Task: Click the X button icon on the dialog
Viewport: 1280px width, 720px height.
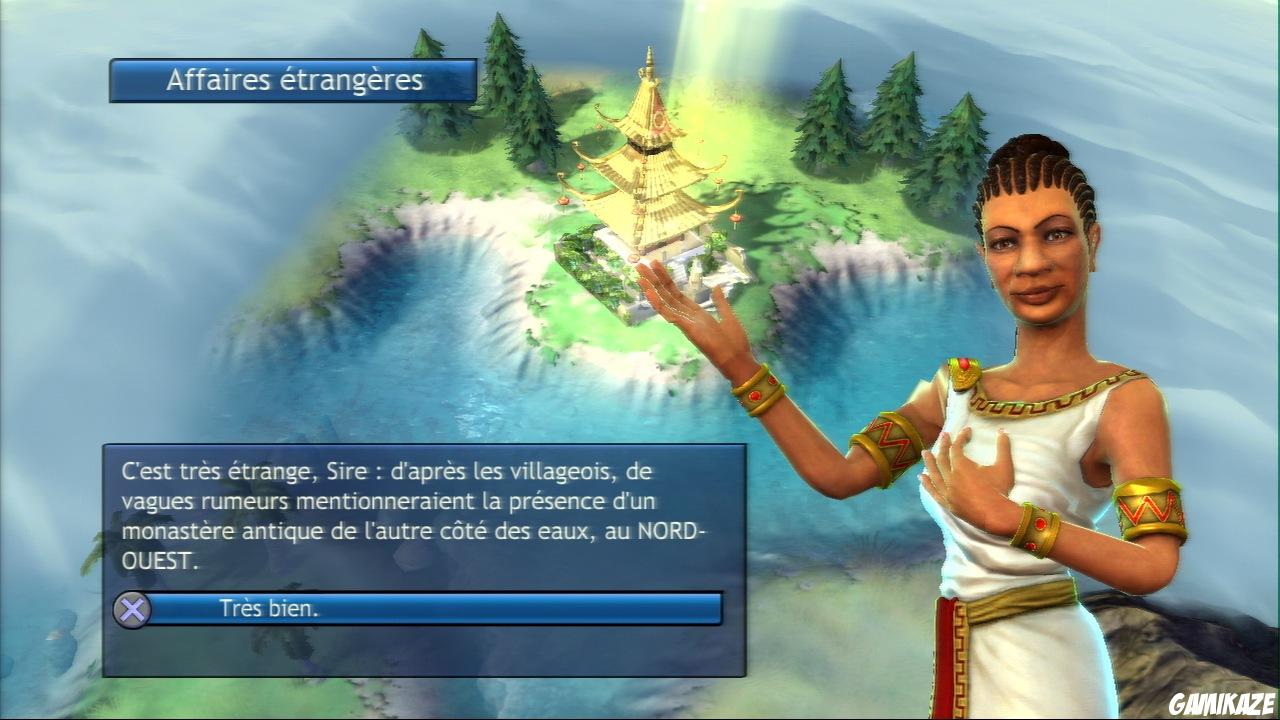Action: click(132, 609)
